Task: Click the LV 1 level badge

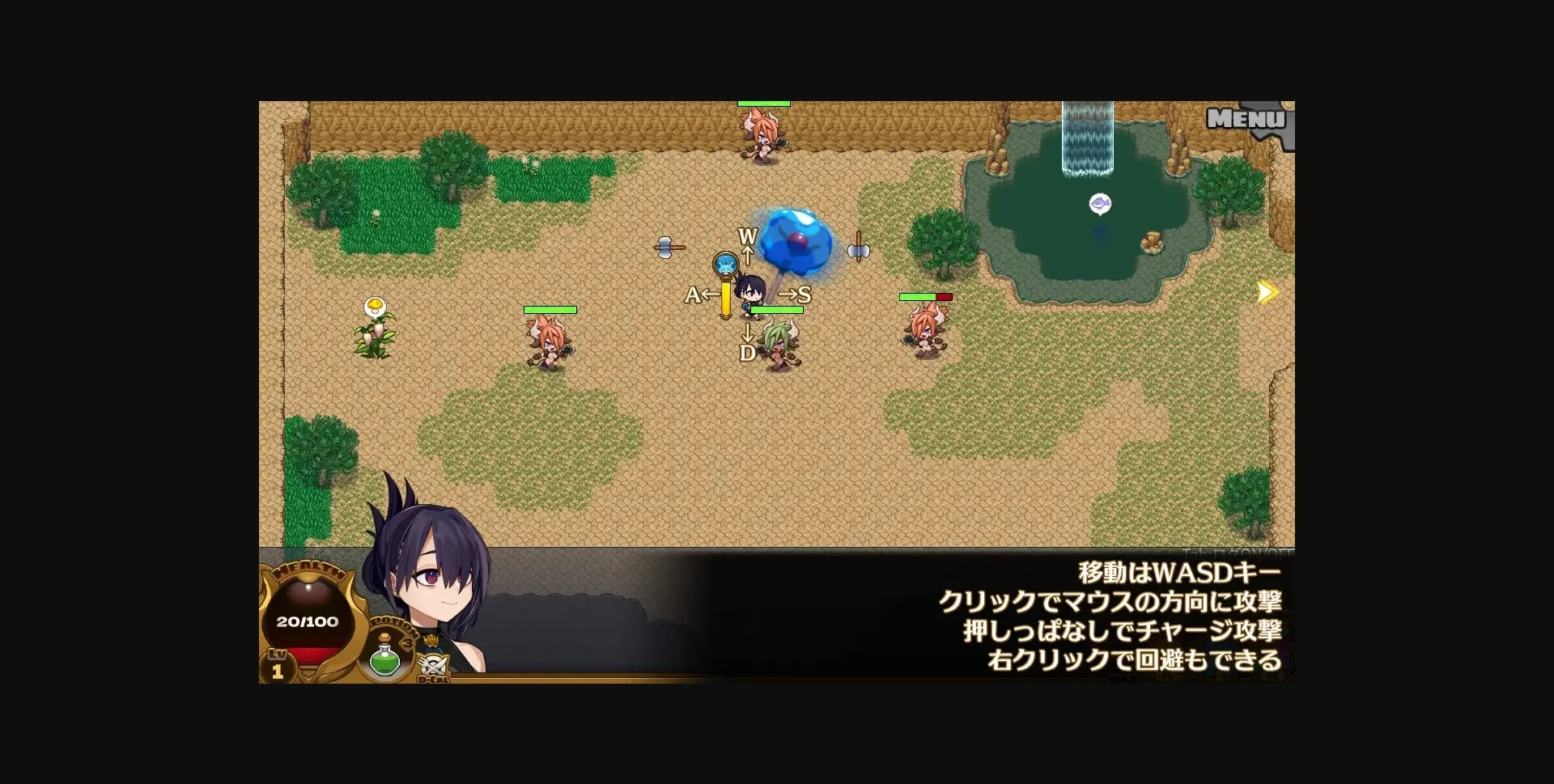Action: (x=277, y=667)
